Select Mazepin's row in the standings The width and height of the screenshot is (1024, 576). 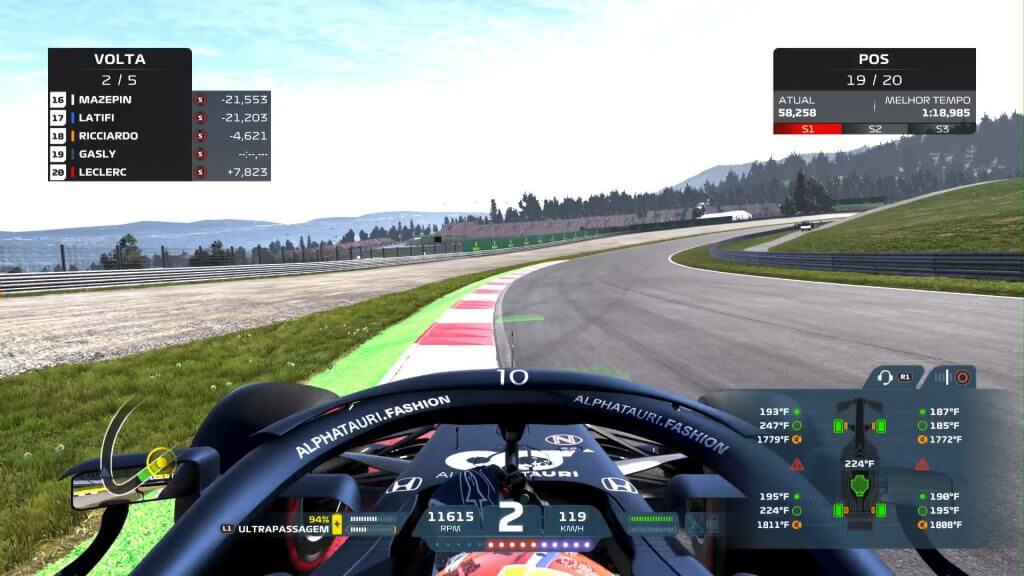120,100
